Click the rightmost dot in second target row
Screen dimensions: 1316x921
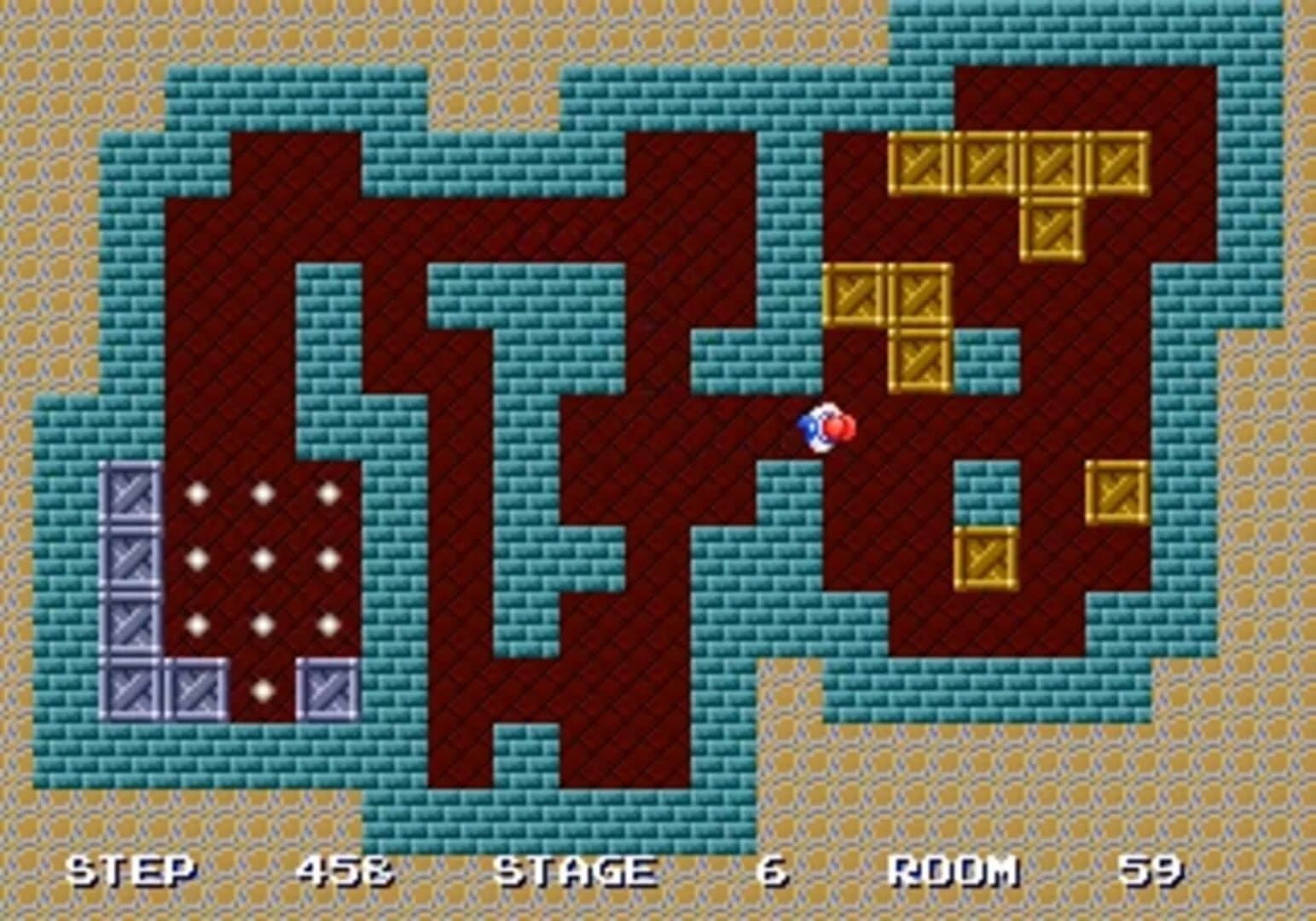(x=328, y=559)
